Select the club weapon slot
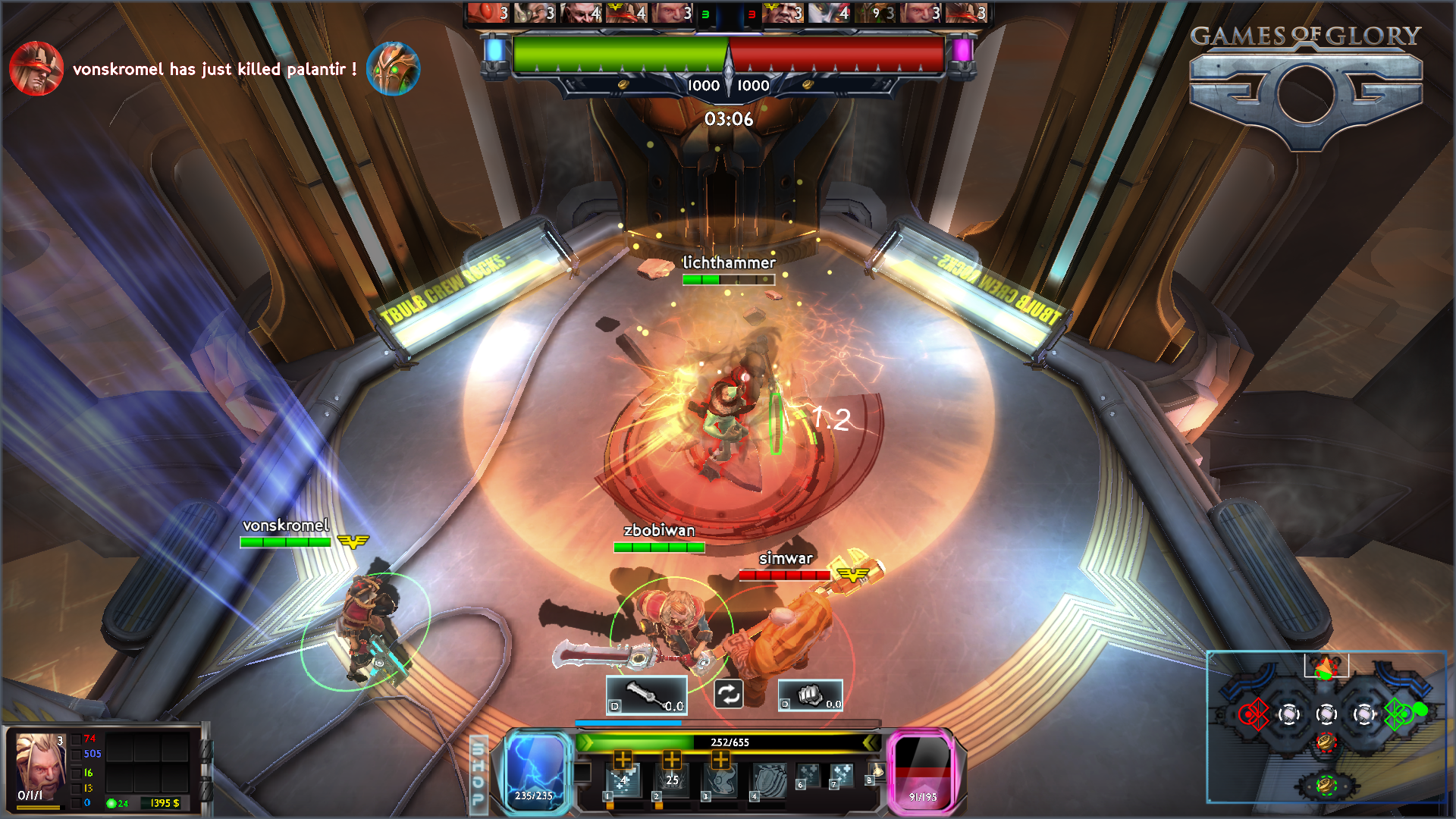Viewport: 1456px width, 819px height. [646, 695]
